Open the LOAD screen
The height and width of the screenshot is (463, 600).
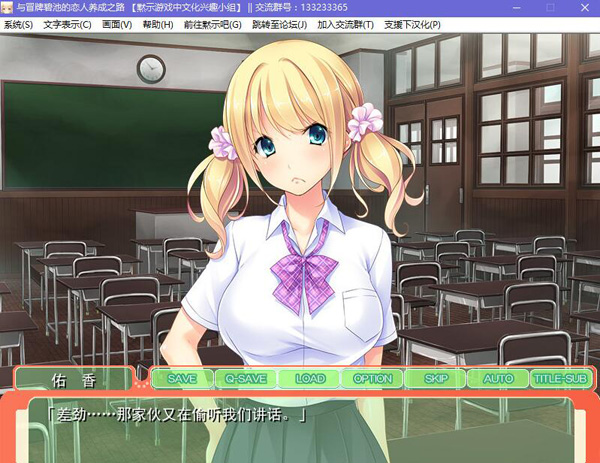pyautogui.click(x=310, y=379)
